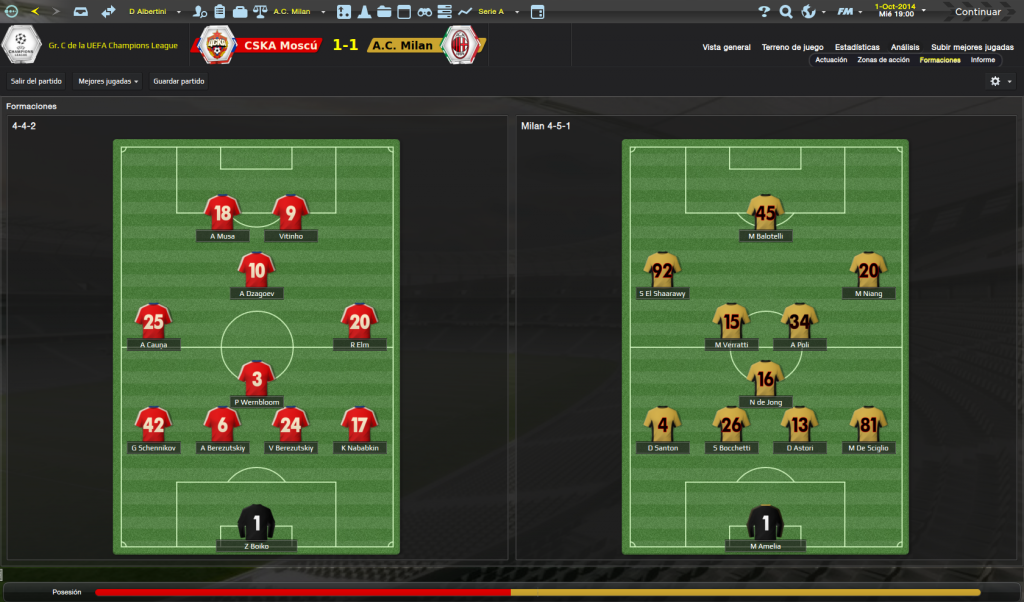Switch to the Vista general tab
This screenshot has height=602, width=1024.
tap(726, 47)
